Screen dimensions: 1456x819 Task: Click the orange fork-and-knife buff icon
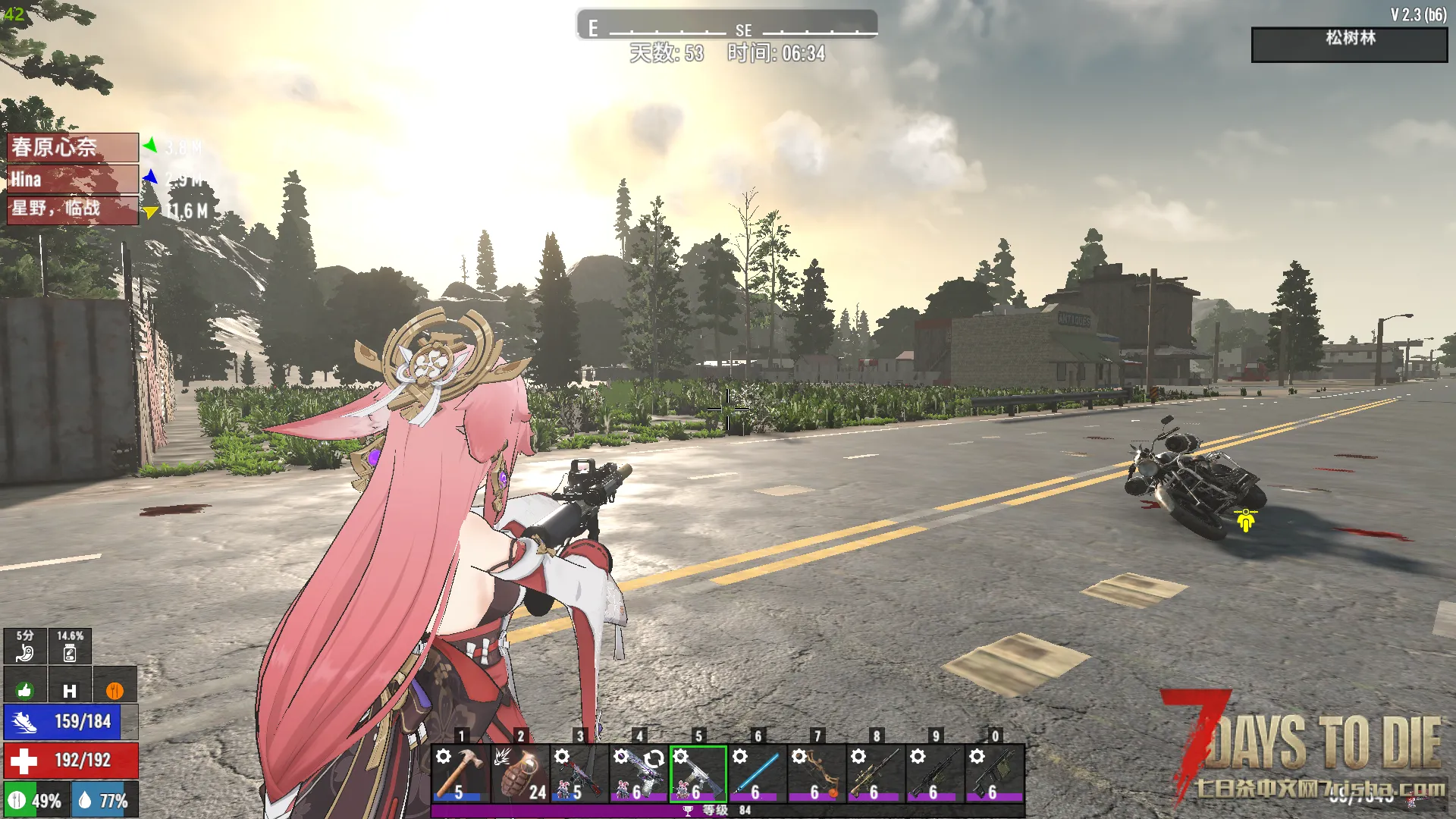[115, 690]
